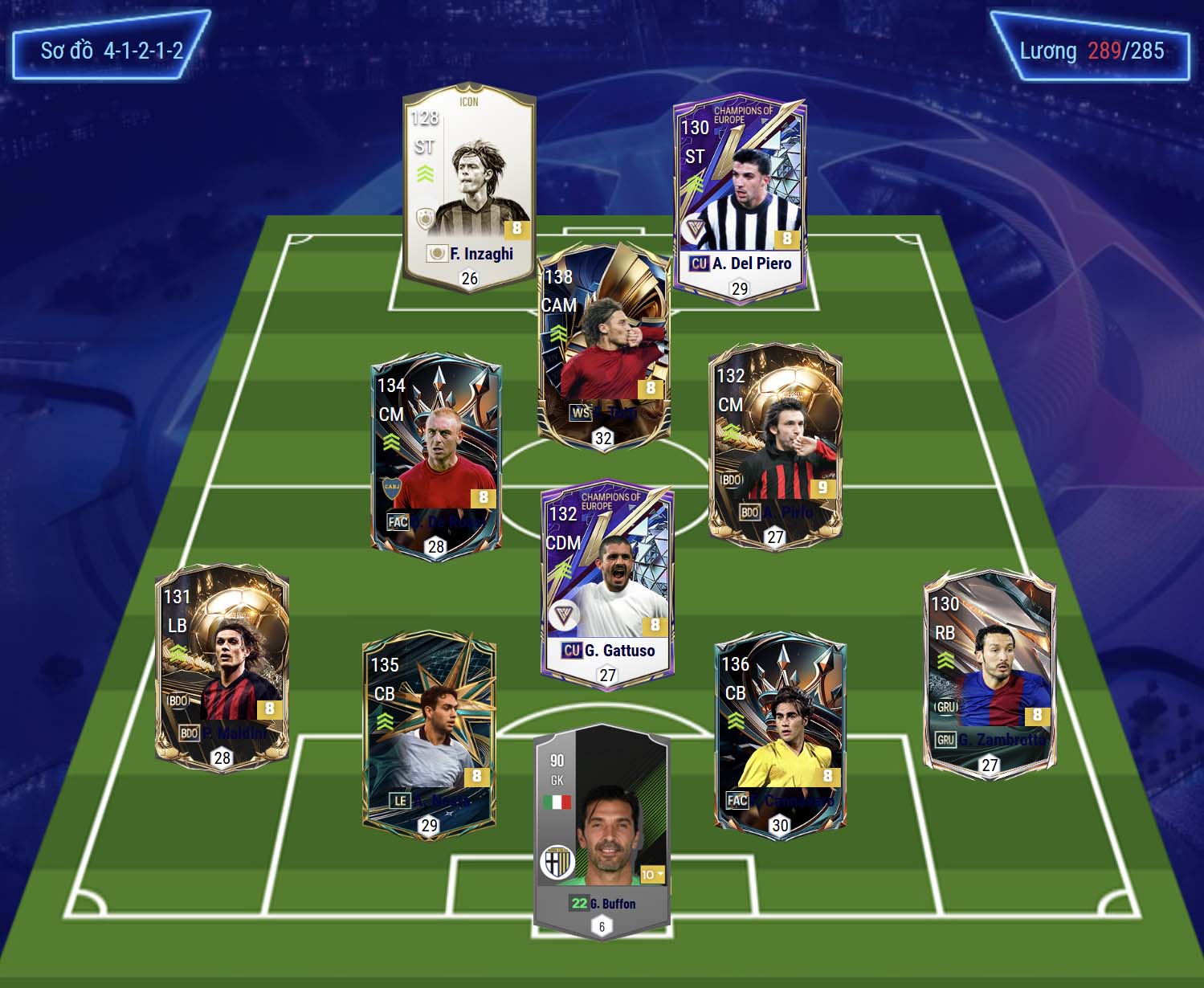Viewport: 1204px width, 988px height.
Task: Select the G. Buffon goalkeeper card
Action: (x=602, y=827)
